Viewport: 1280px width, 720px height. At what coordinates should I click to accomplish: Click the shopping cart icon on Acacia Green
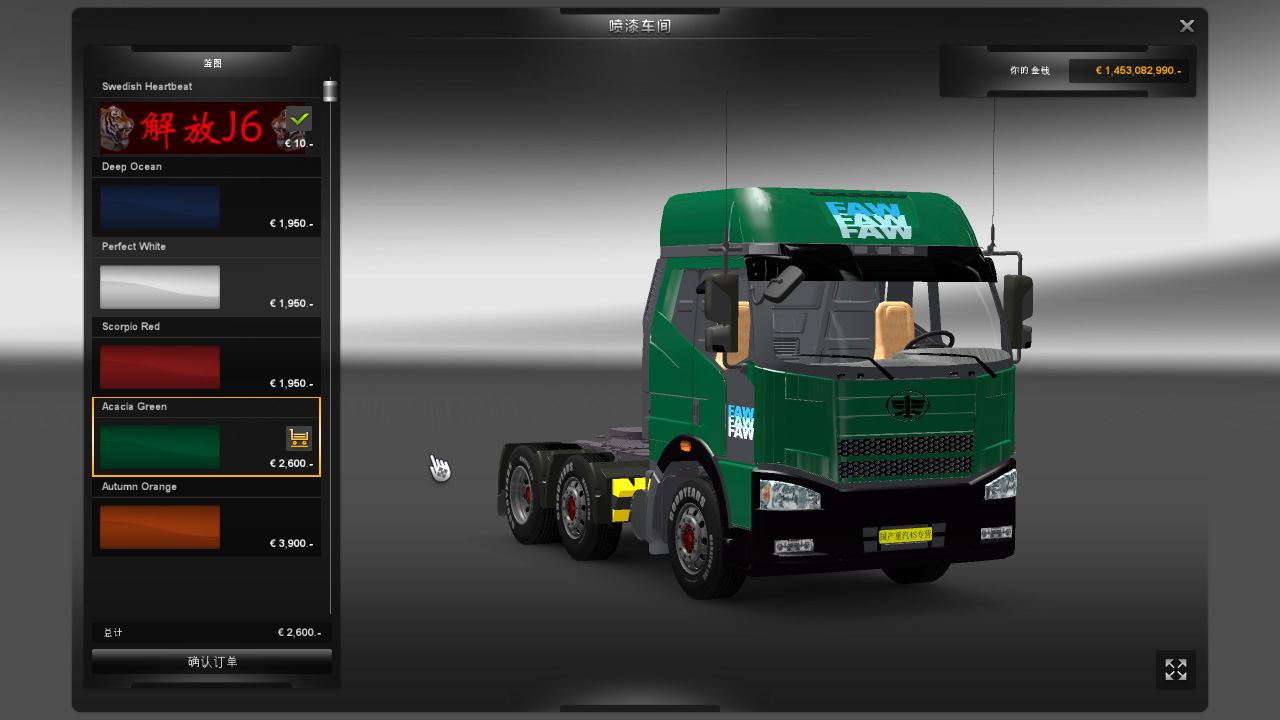[x=298, y=438]
